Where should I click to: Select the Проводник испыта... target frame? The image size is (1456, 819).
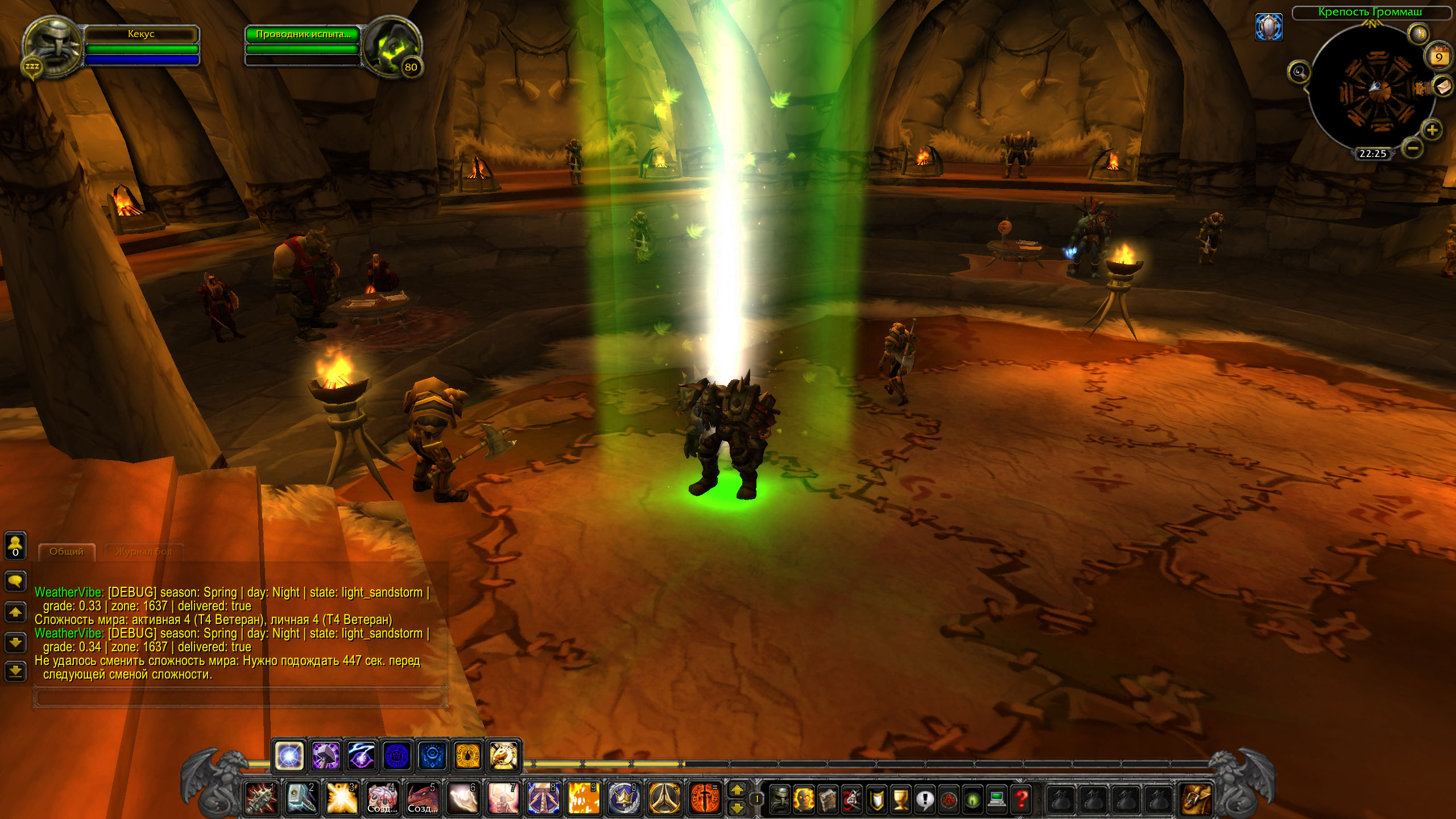[x=303, y=34]
